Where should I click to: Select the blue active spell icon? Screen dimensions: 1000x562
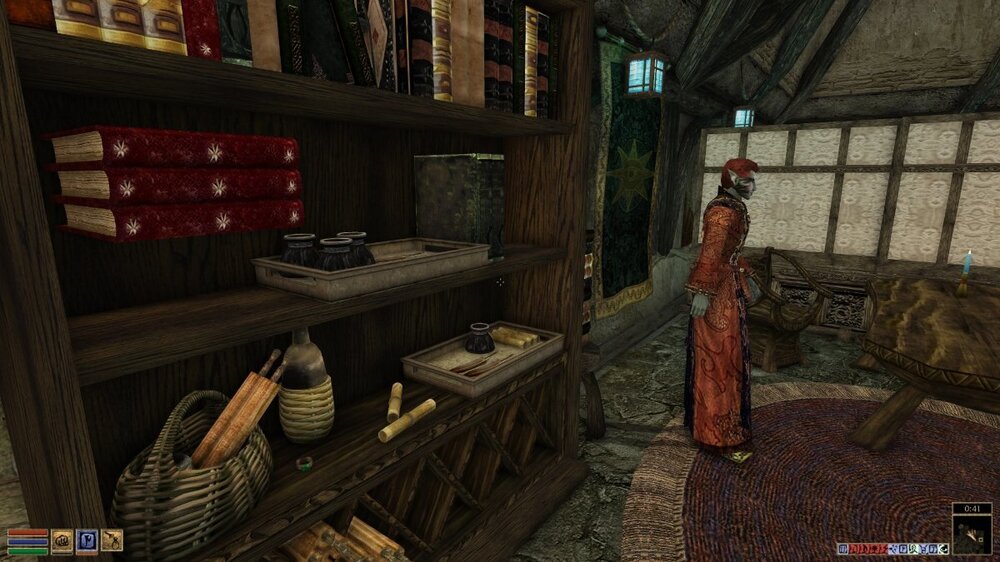pyautogui.click(x=87, y=540)
